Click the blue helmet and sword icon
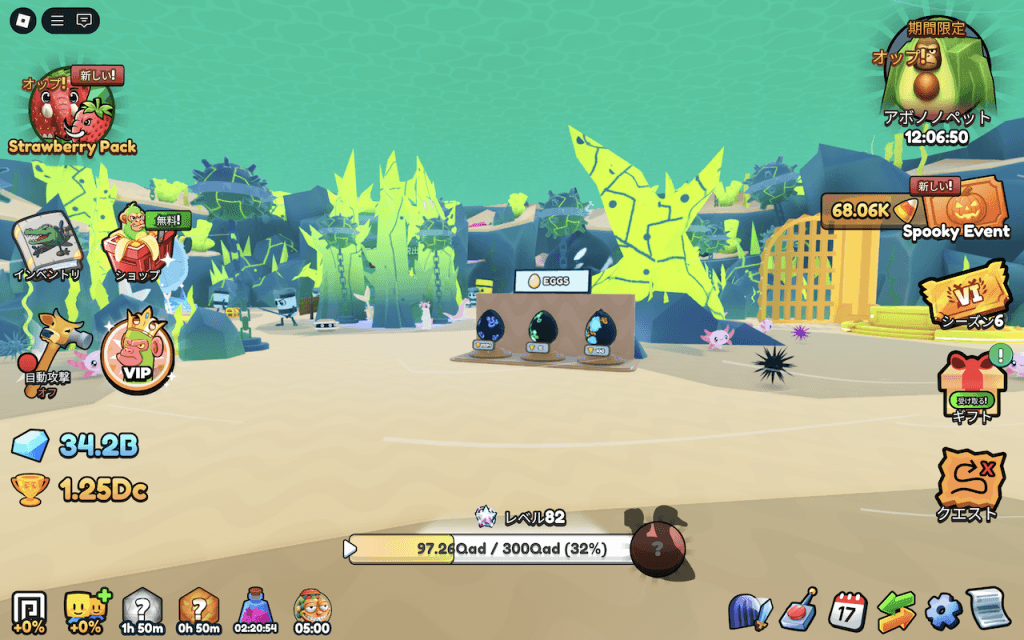The image size is (1024, 640). 750,610
